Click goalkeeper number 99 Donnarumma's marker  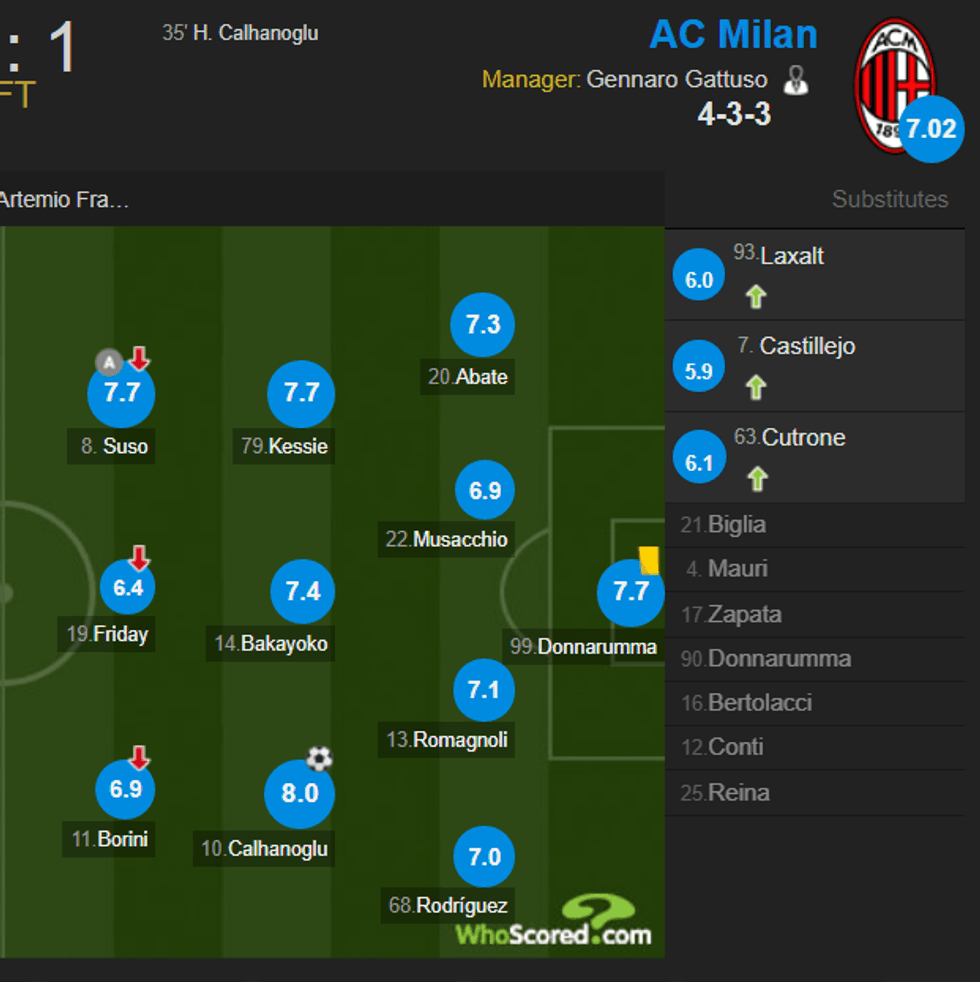(630, 592)
